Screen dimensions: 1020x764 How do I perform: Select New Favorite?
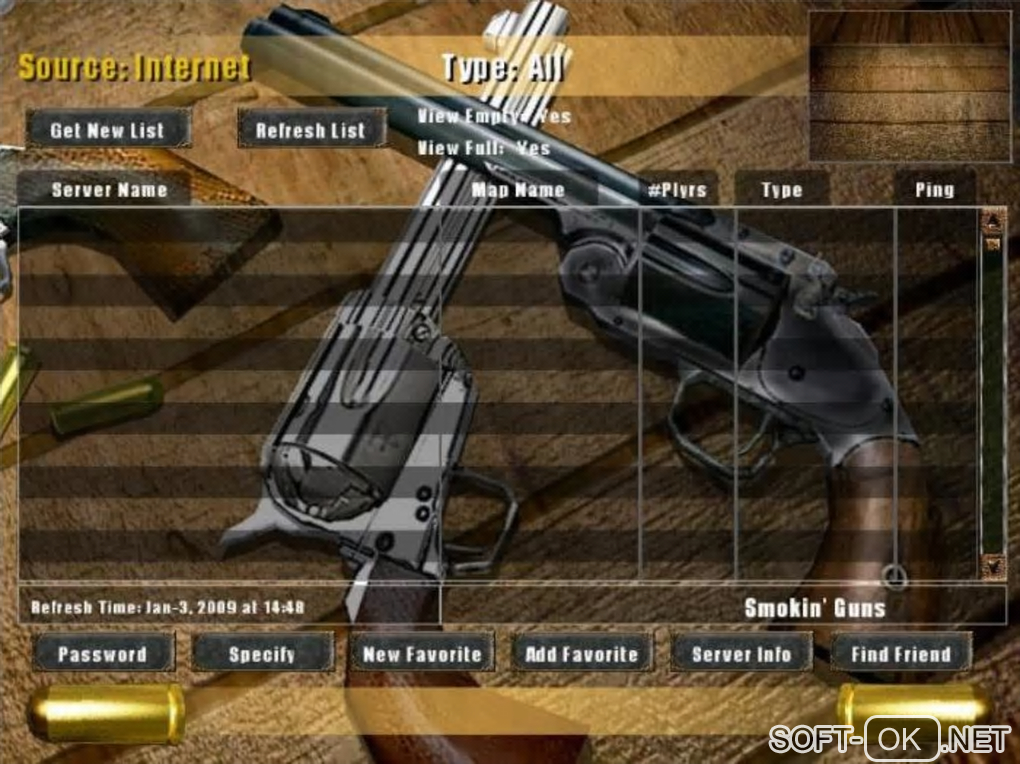(x=422, y=654)
